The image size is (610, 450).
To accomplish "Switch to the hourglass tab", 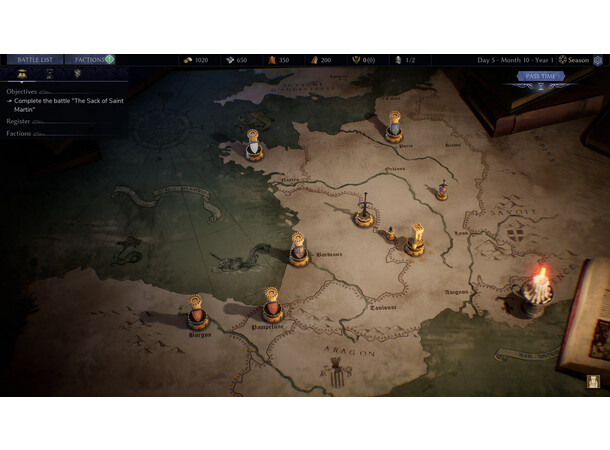I will (49, 74).
